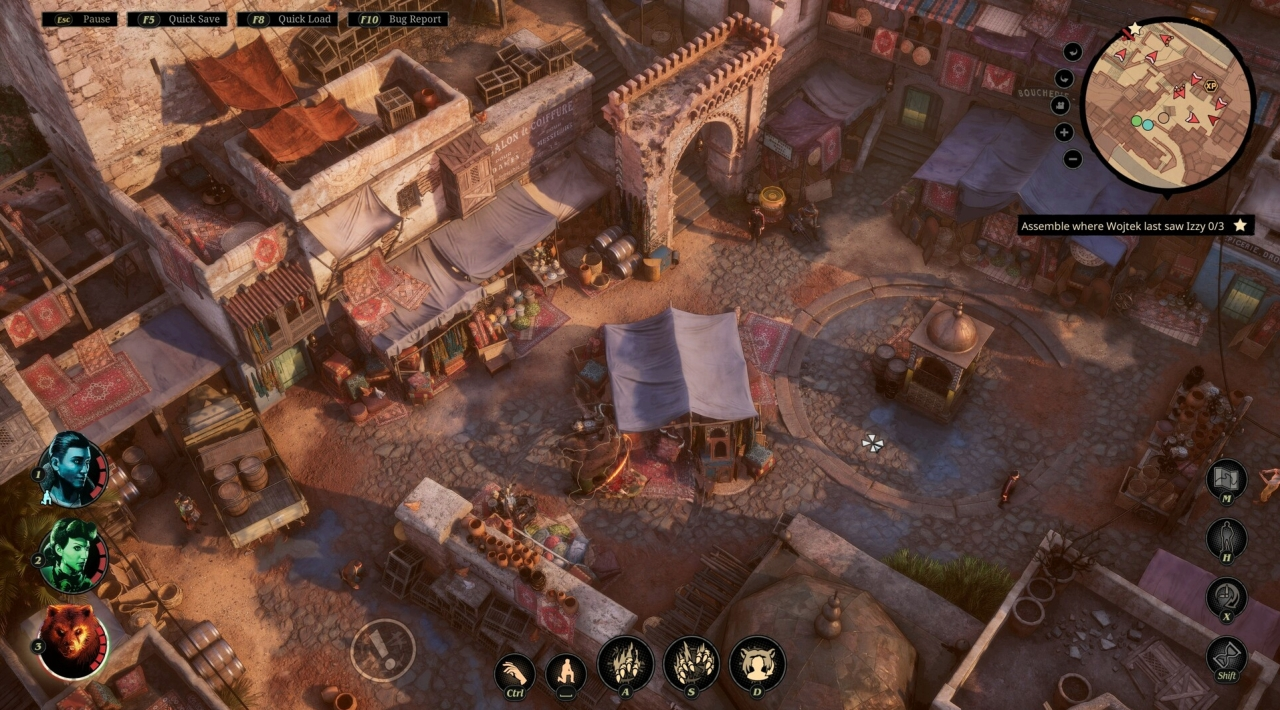Screen dimensions: 1280x710
Task: Zoom in with the minimap plus button
Action: pos(1064,131)
